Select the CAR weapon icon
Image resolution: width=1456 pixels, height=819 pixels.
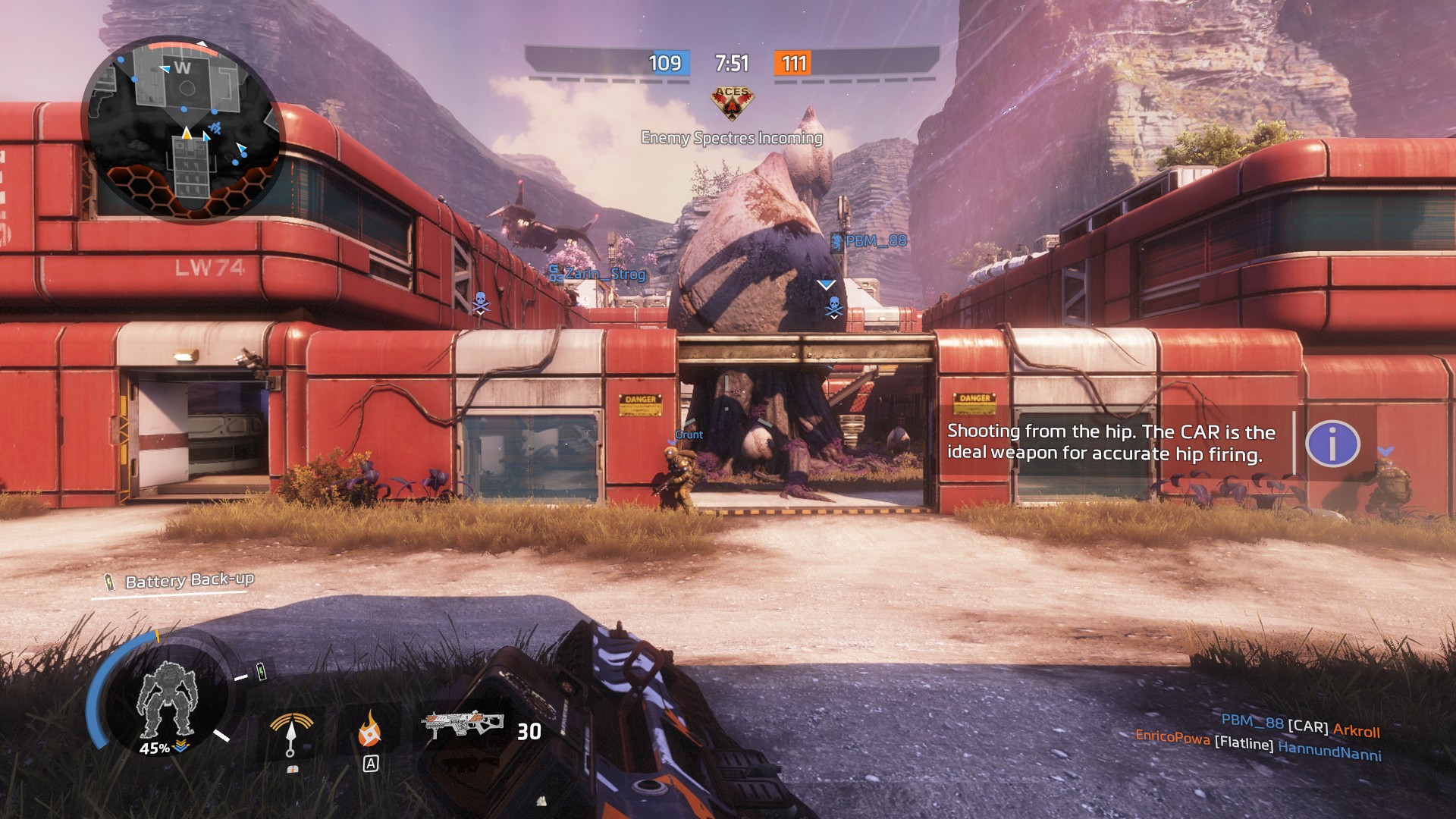pyautogui.click(x=463, y=725)
